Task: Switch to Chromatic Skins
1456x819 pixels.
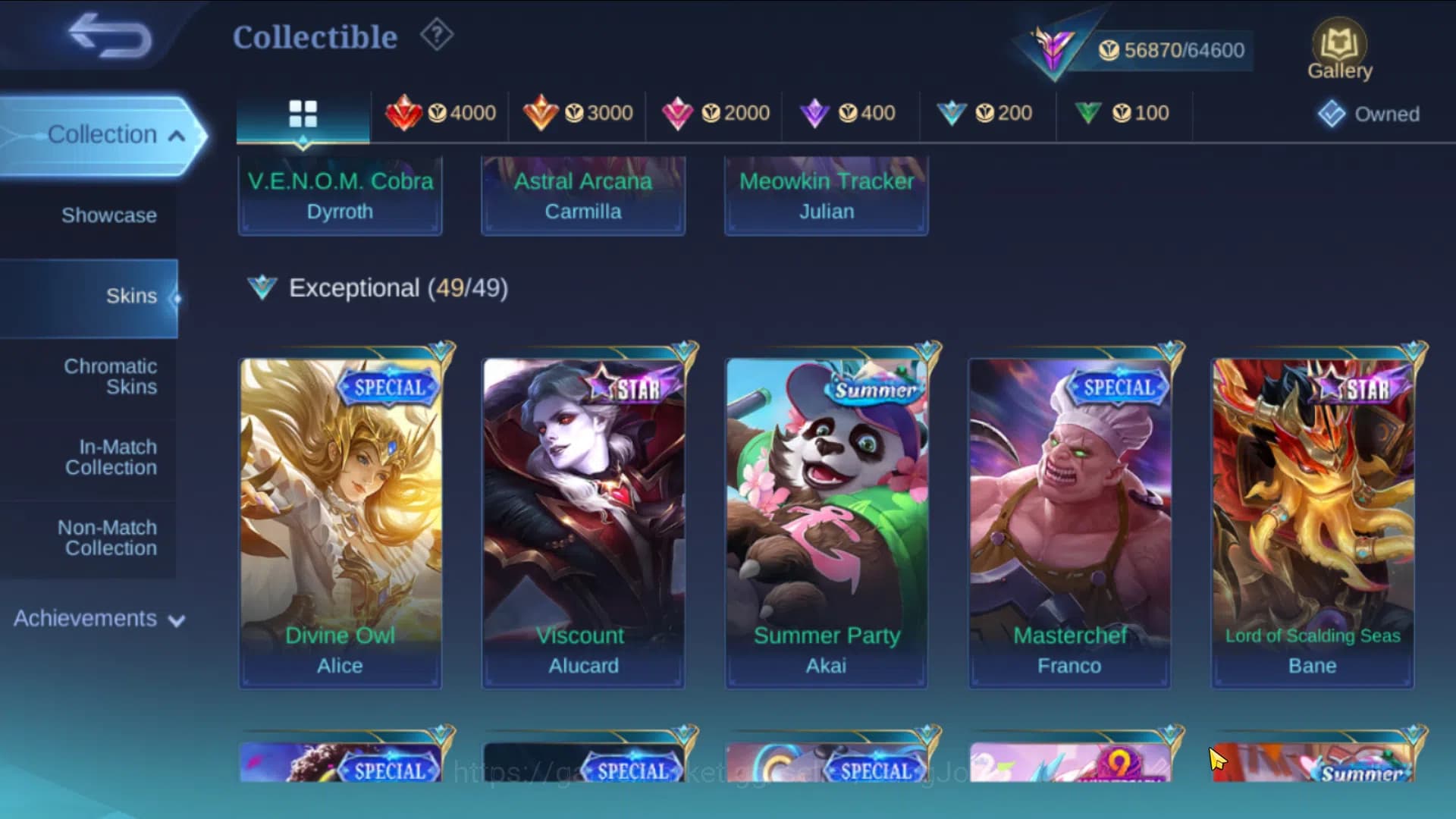Action: tap(111, 376)
